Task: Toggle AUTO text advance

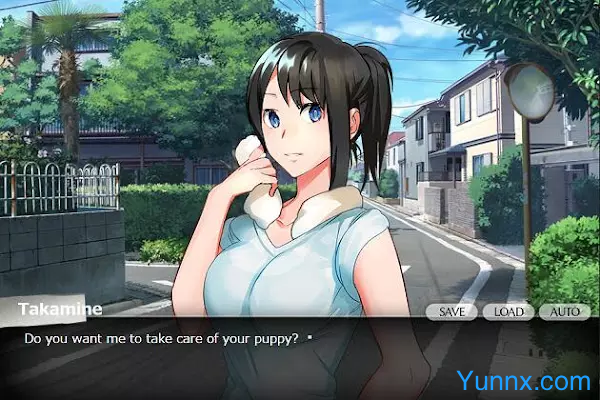Action: 565,311
